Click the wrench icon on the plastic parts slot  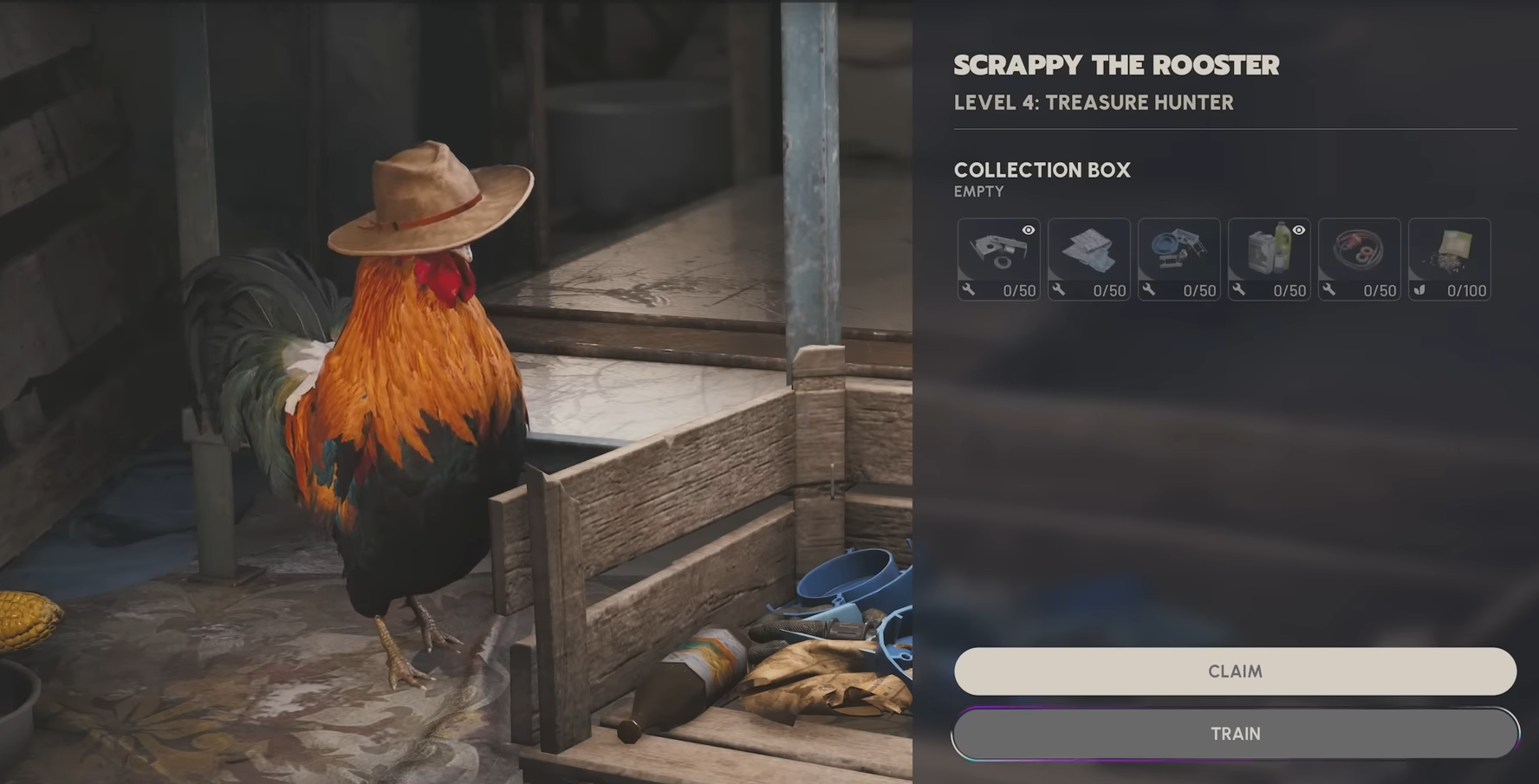1151,290
